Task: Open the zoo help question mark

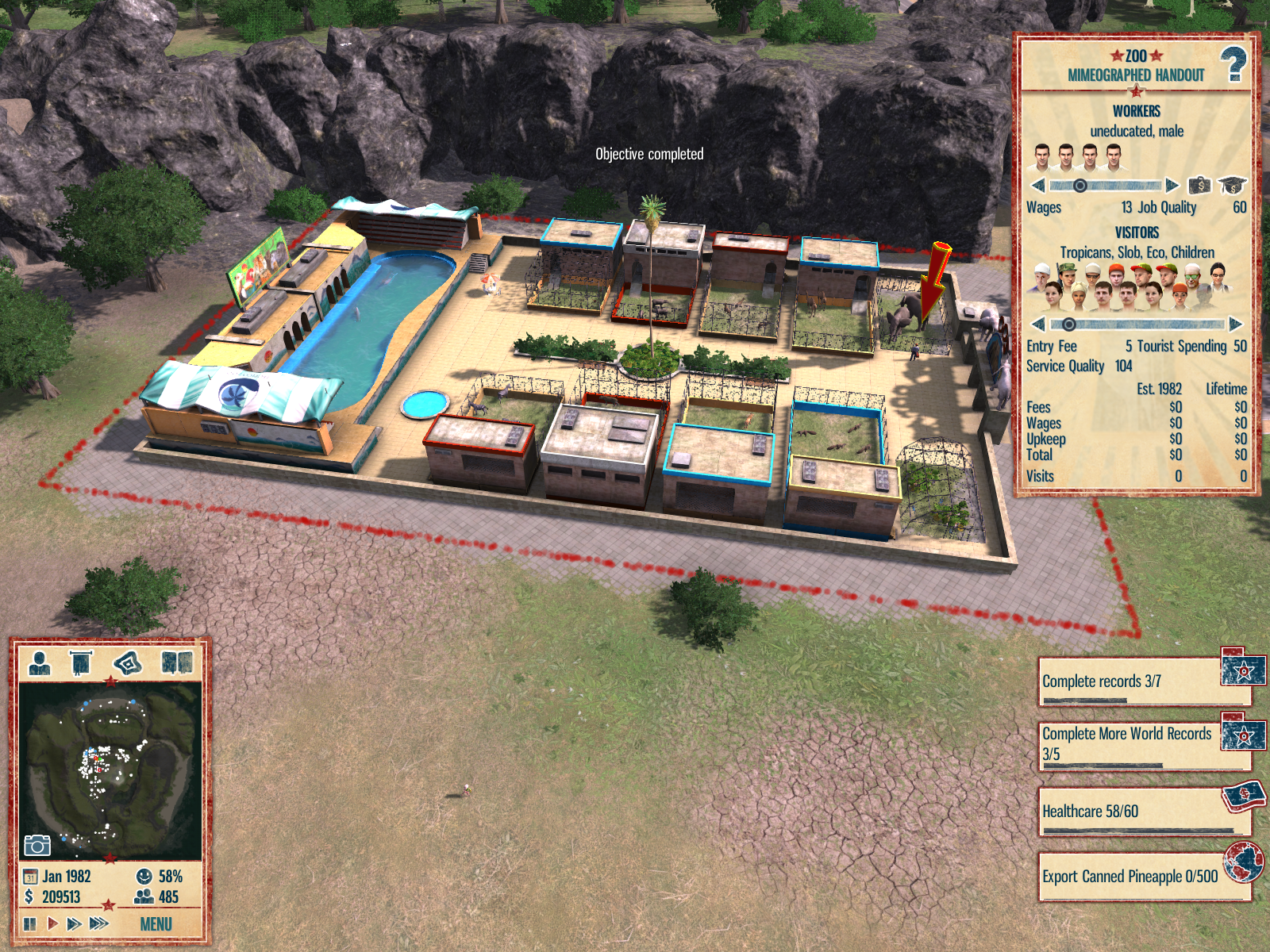Action: point(1233,65)
